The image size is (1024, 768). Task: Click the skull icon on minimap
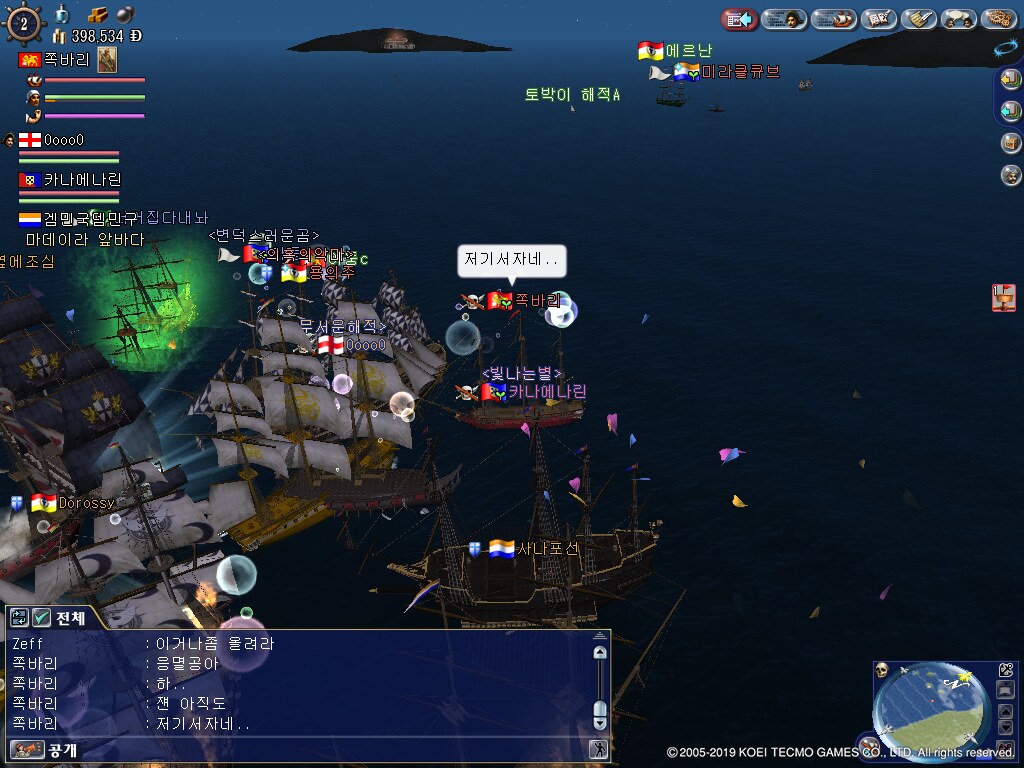tap(882, 670)
